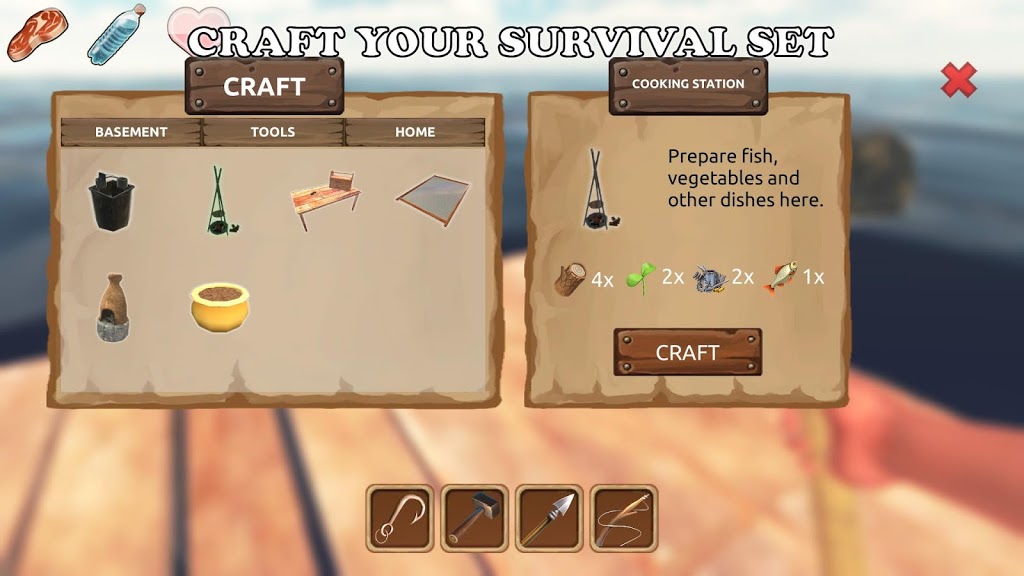
Task: Craft the cooking station
Action: 687,352
